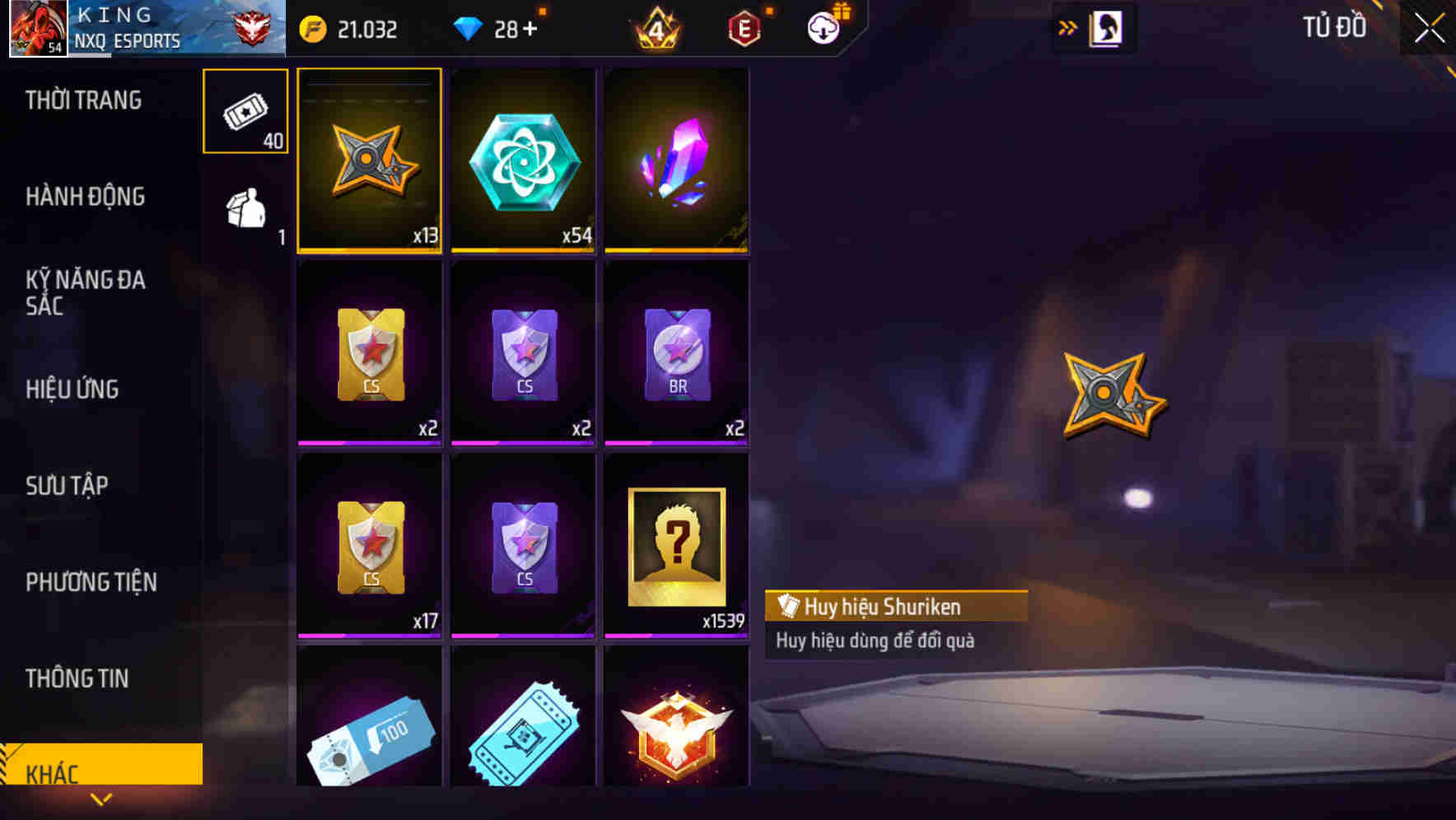Viewport: 1456px width, 820px height.
Task: Expand more categories with the down chevron
Action: click(100, 797)
